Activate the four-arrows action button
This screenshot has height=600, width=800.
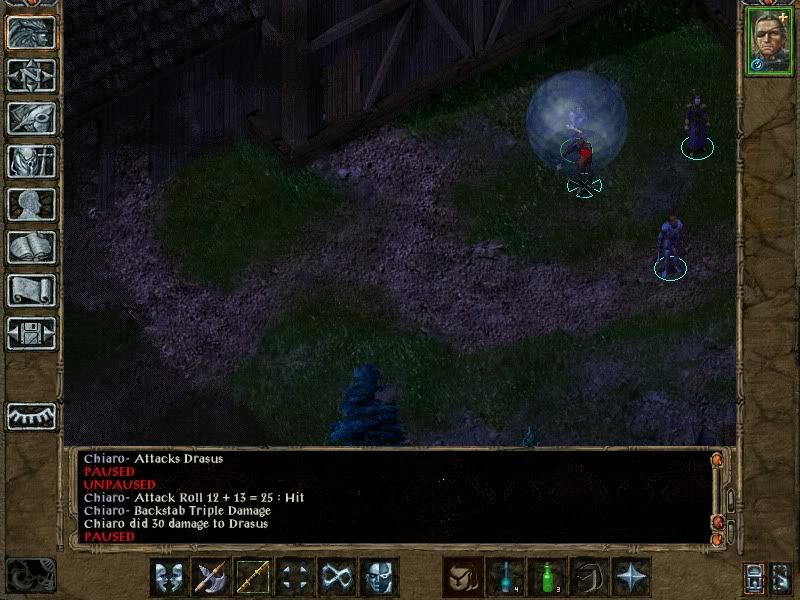[295, 576]
